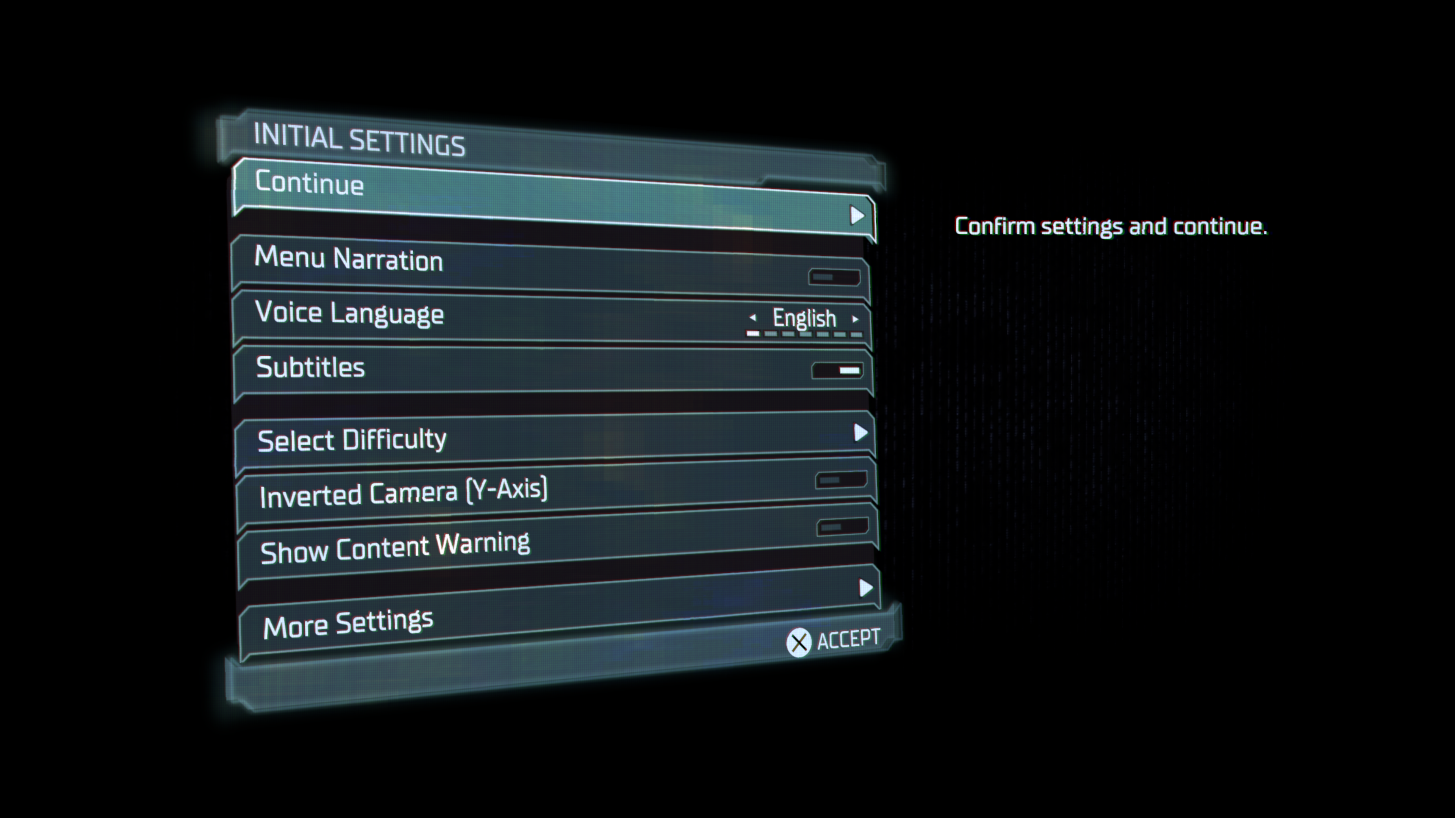
Task: Click the arrow on the More Settings row
Action: tap(866, 588)
